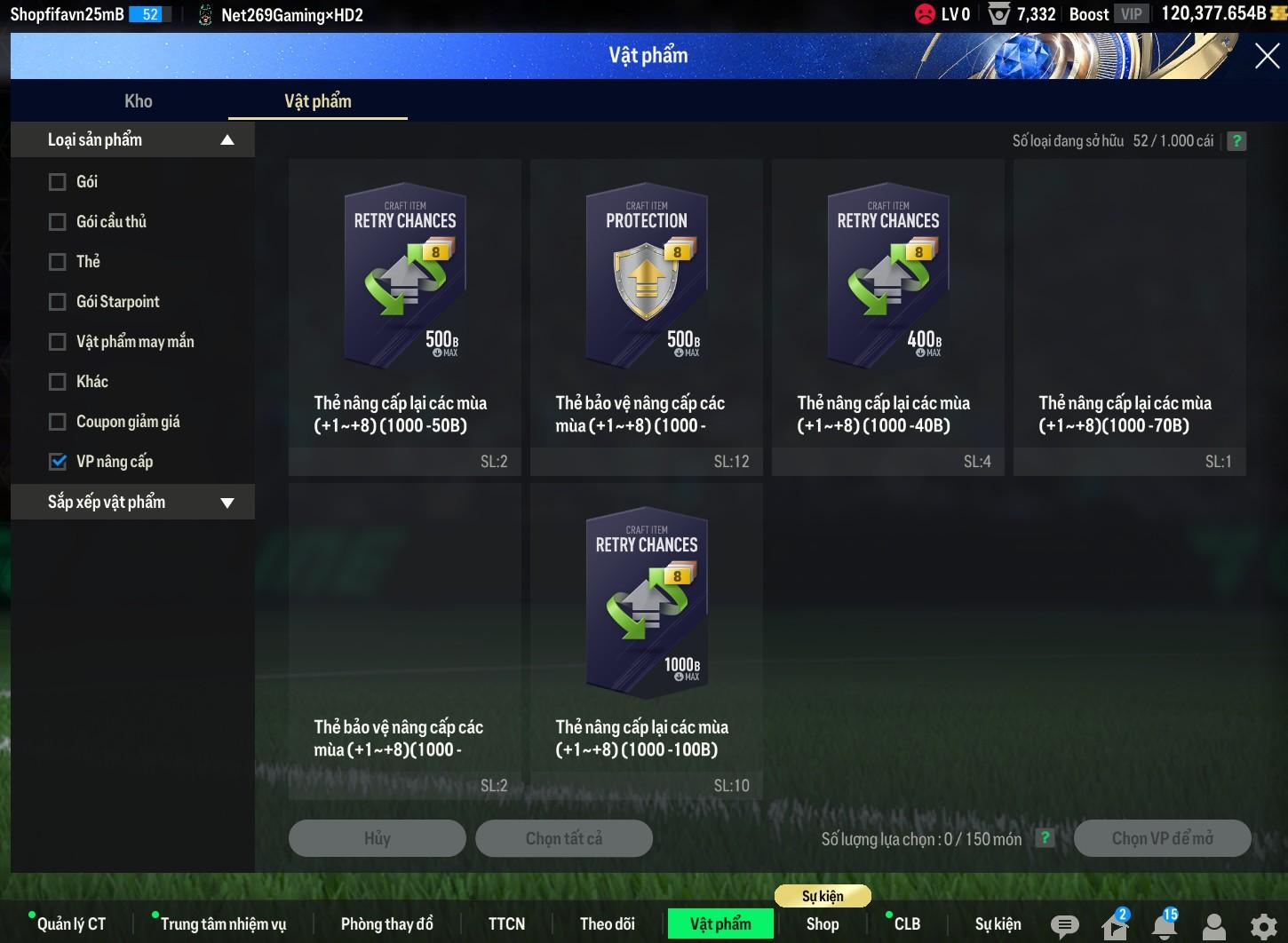Viewport: 1288px width, 943px height.
Task: Open the Shop from the bottom bar
Action: 823,923
